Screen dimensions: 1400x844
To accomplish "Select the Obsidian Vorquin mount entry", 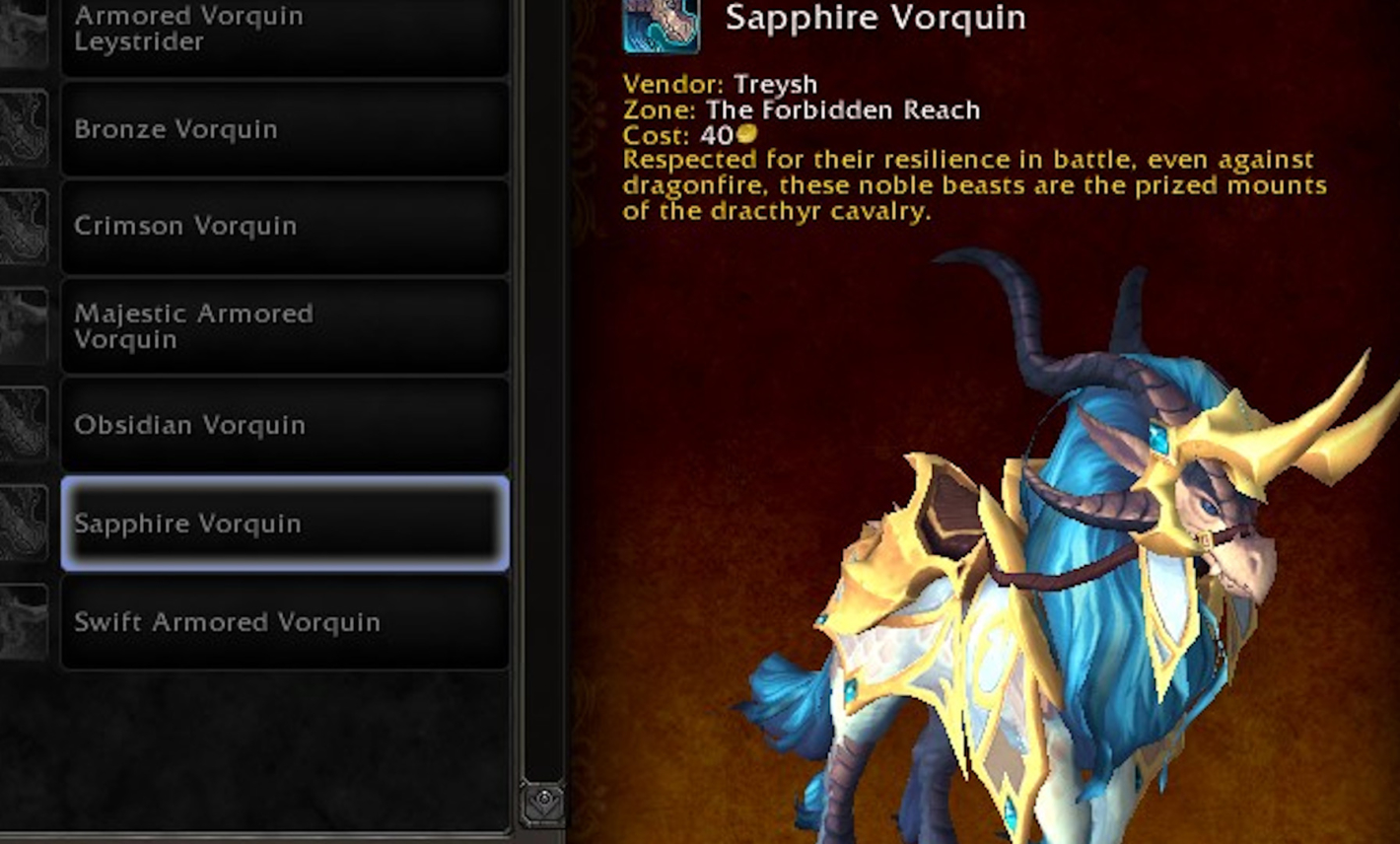I will coord(284,425).
